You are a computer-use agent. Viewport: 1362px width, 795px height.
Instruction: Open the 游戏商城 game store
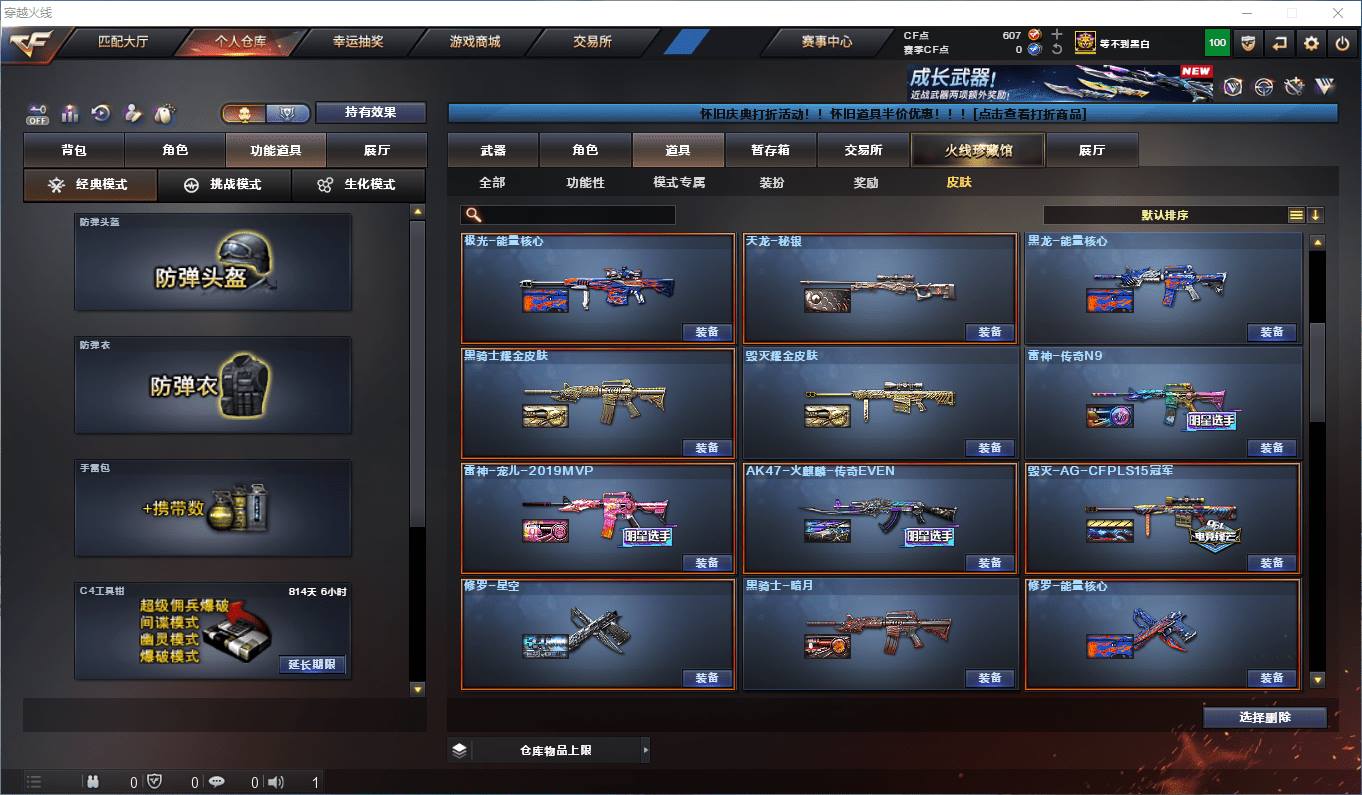click(x=475, y=42)
